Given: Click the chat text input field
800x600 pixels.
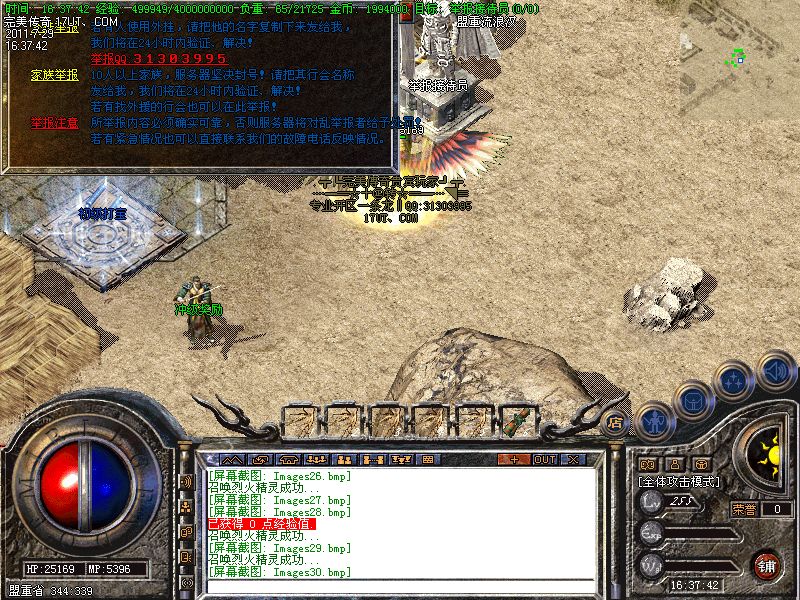Looking at the screenshot, I should (x=400, y=585).
